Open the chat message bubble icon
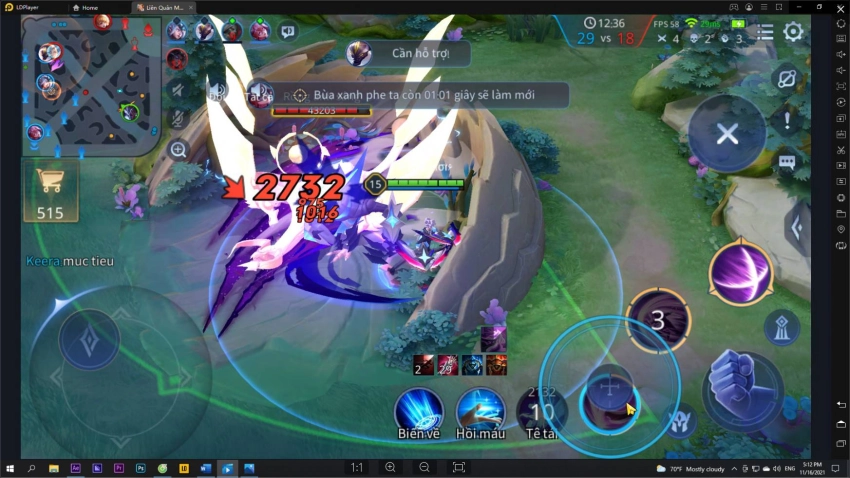 pos(787,161)
